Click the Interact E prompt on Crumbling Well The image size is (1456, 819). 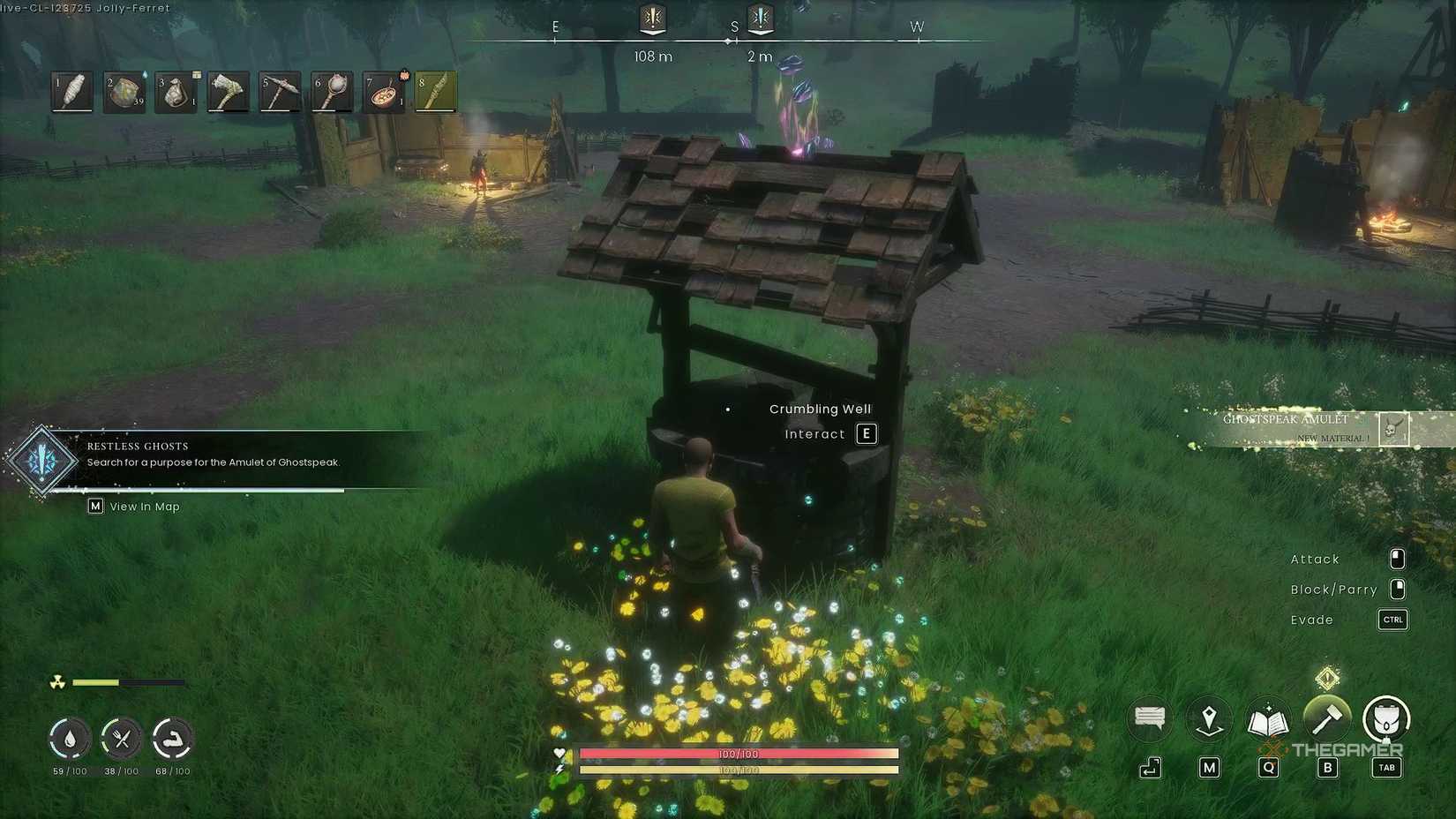point(829,433)
